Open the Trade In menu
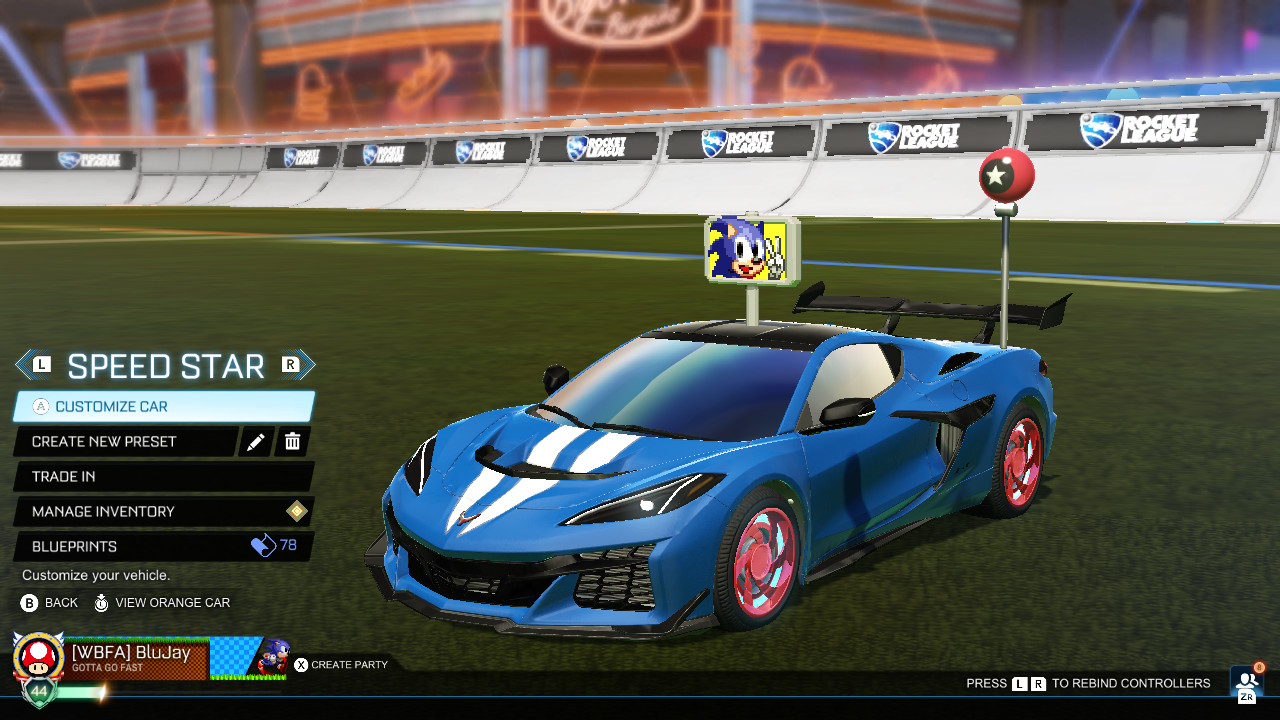Screen dimensions: 1280x720 point(163,477)
